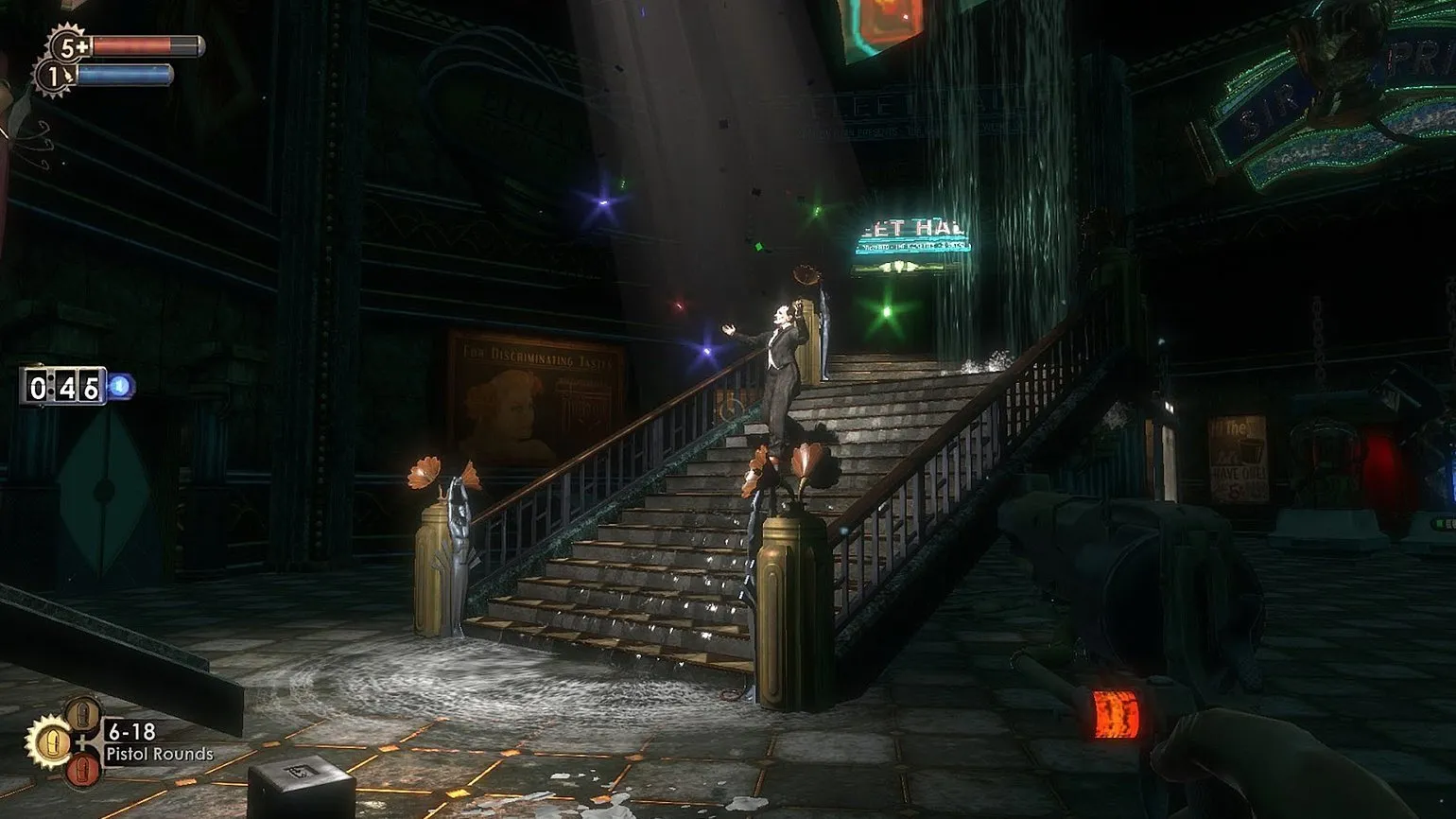Image resolution: width=1456 pixels, height=819 pixels.
Task: Use a first aid kit from the gear icon
Action: tap(67, 44)
